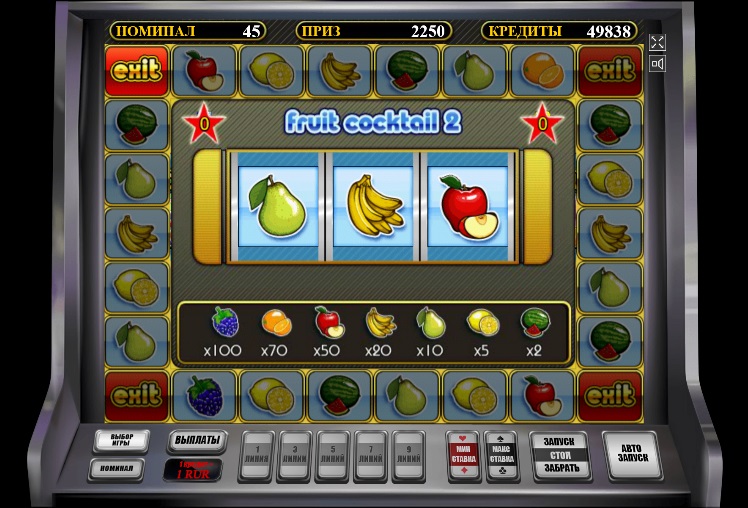
Task: Start Авто Запуск auto spin
Action: tap(632, 456)
